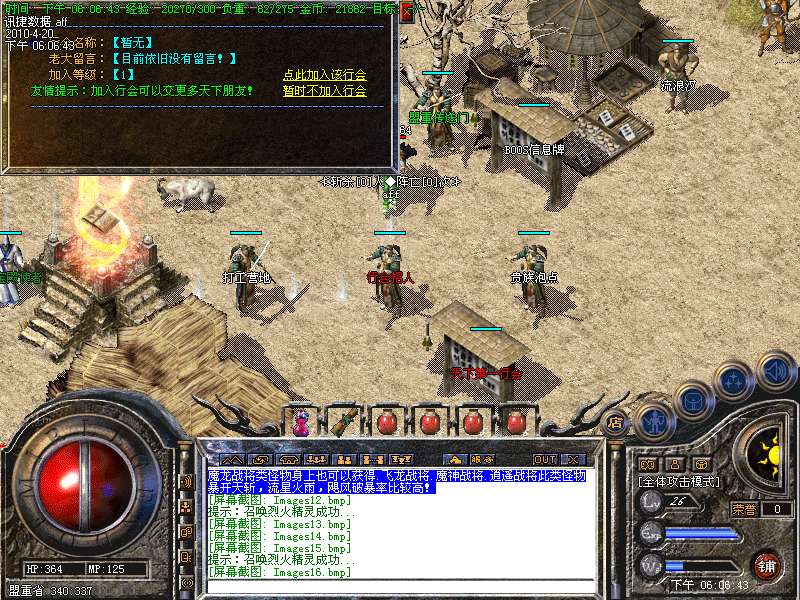Open the character status round button
Screen dimensions: 800x600
pyautogui.click(x=654, y=422)
